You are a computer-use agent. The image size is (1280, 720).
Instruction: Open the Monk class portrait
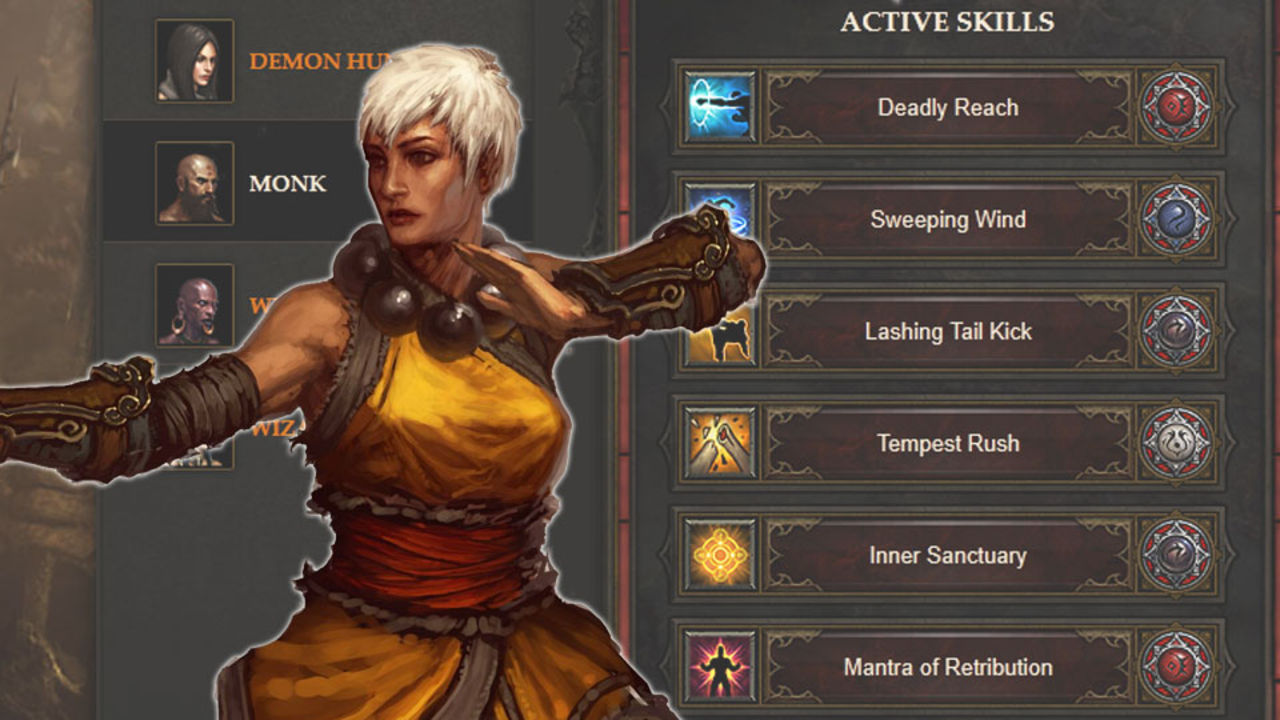[x=194, y=182]
